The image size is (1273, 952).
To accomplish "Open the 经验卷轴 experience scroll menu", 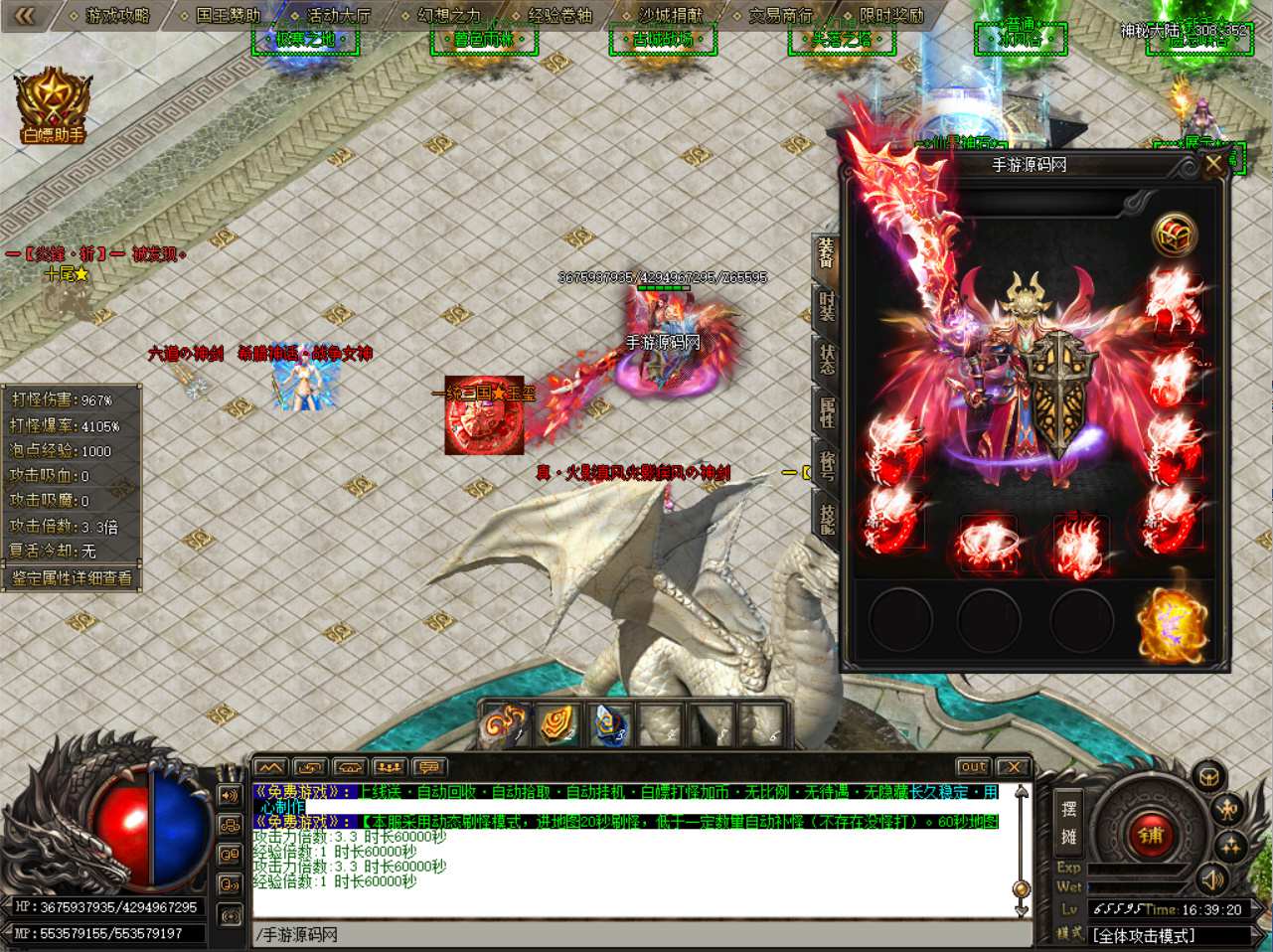I will [x=559, y=15].
